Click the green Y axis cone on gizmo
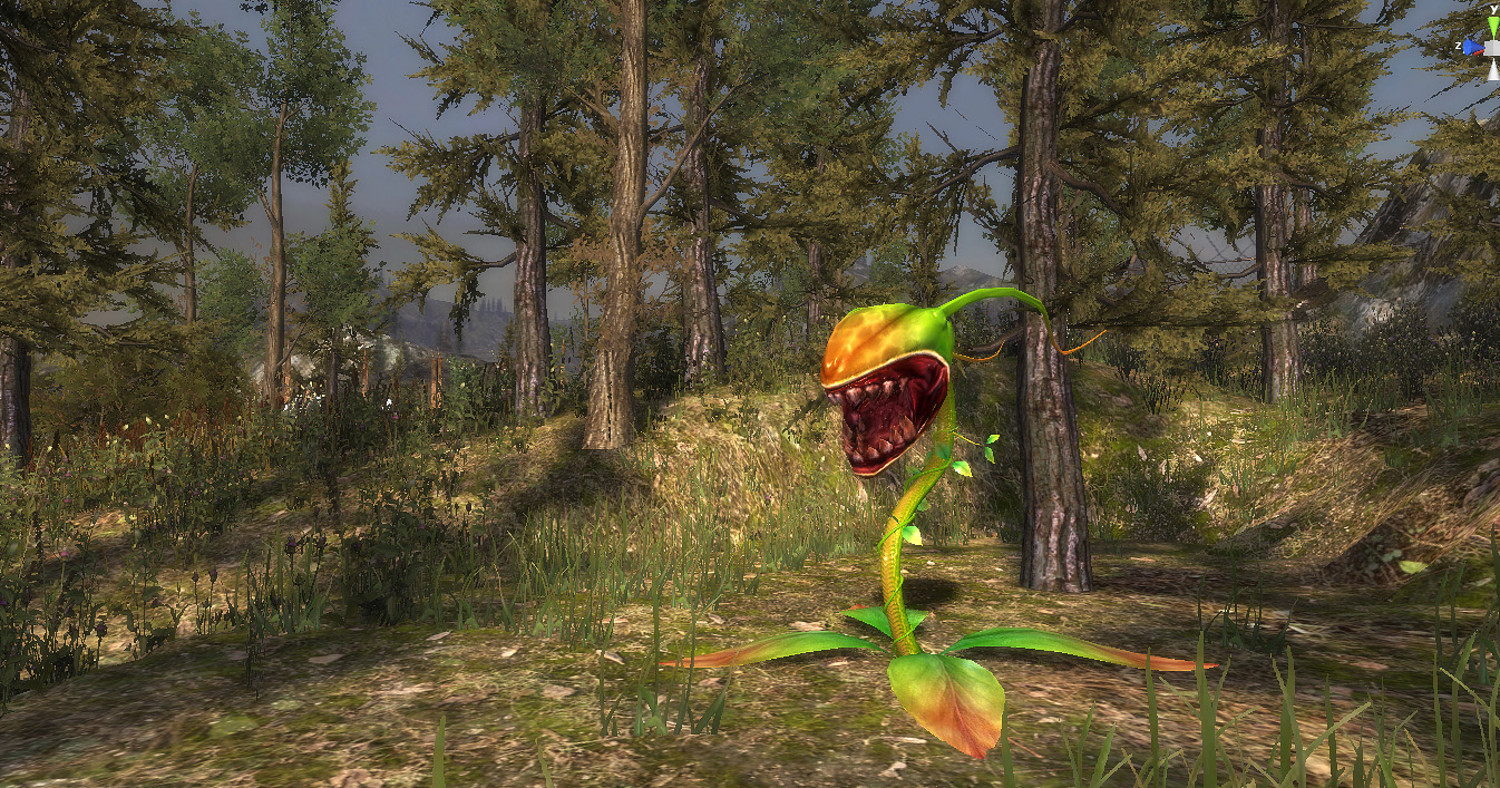Screen dimensions: 1500x788 point(1493,26)
